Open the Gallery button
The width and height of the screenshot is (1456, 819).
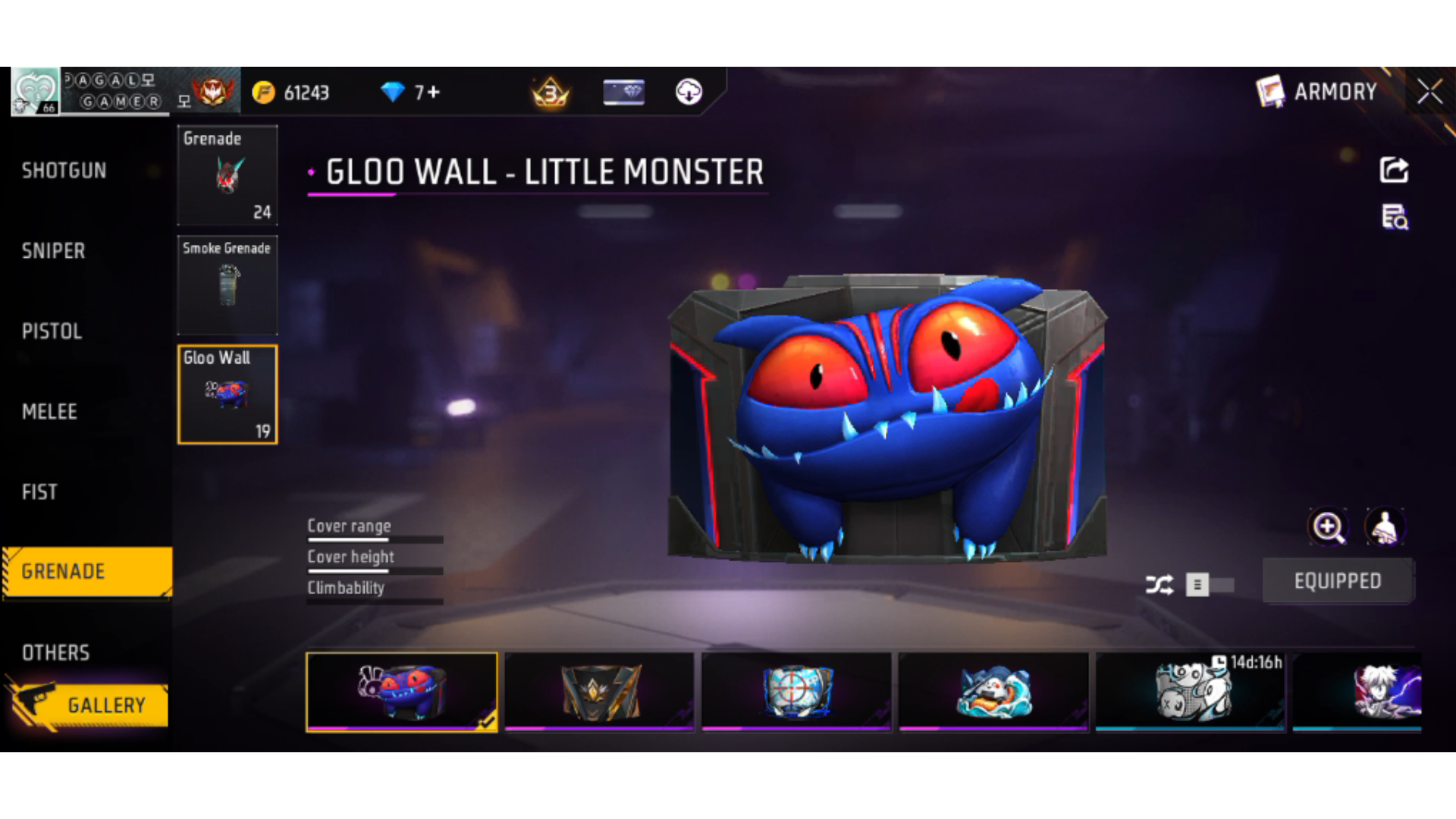pyautogui.click(x=89, y=705)
